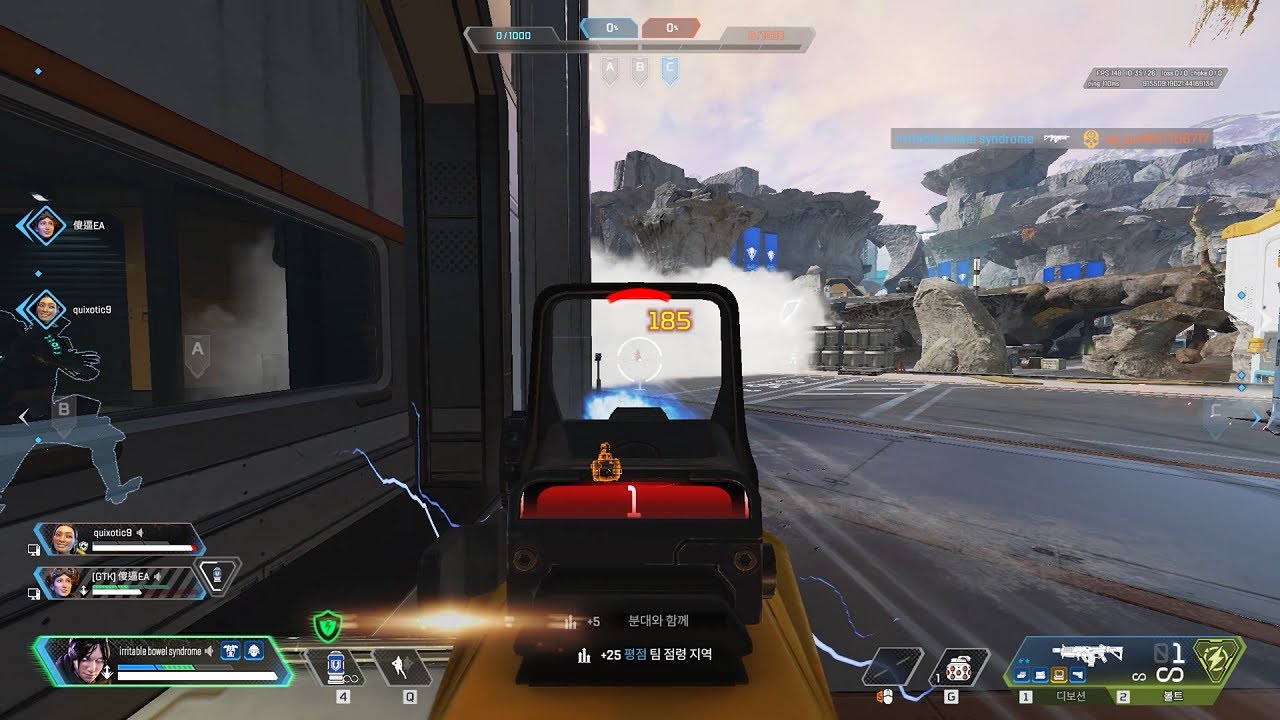
Task: Select capture point C indicator at top
Action: click(x=670, y=69)
